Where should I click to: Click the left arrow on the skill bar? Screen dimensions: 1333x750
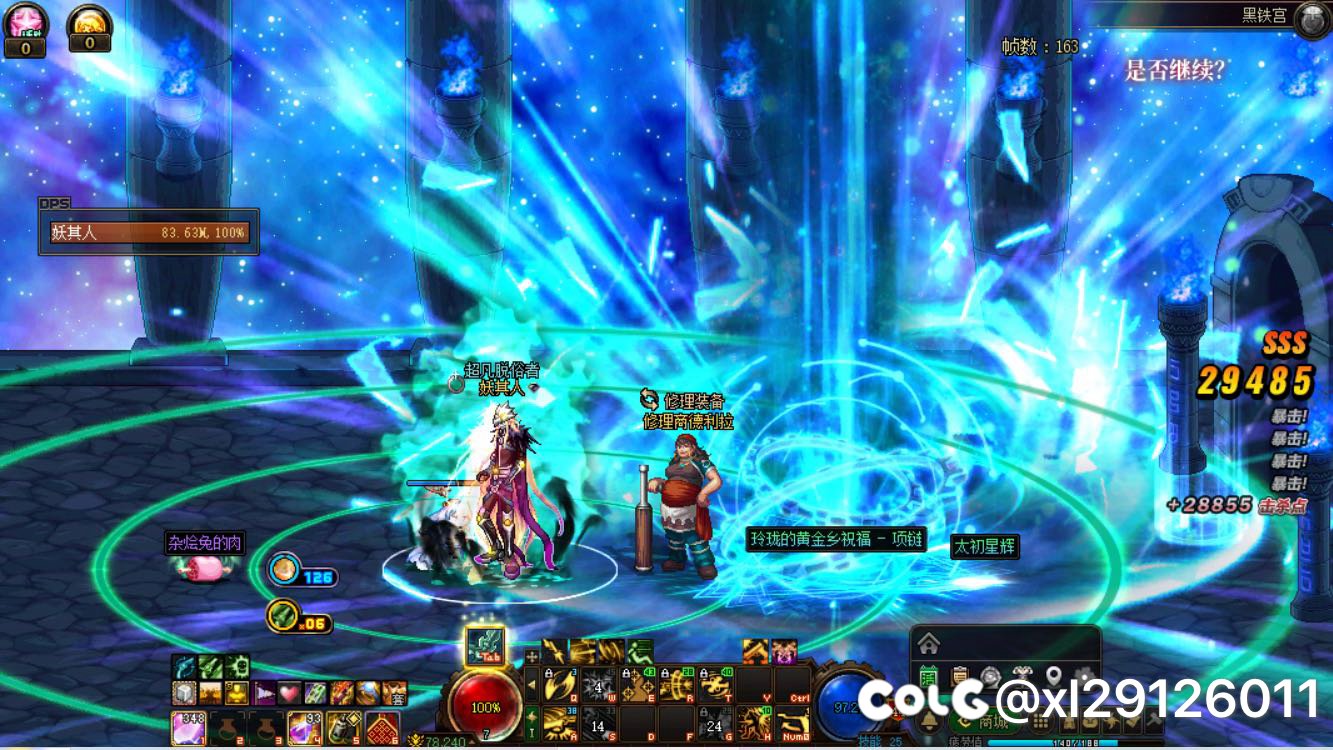tap(532, 686)
